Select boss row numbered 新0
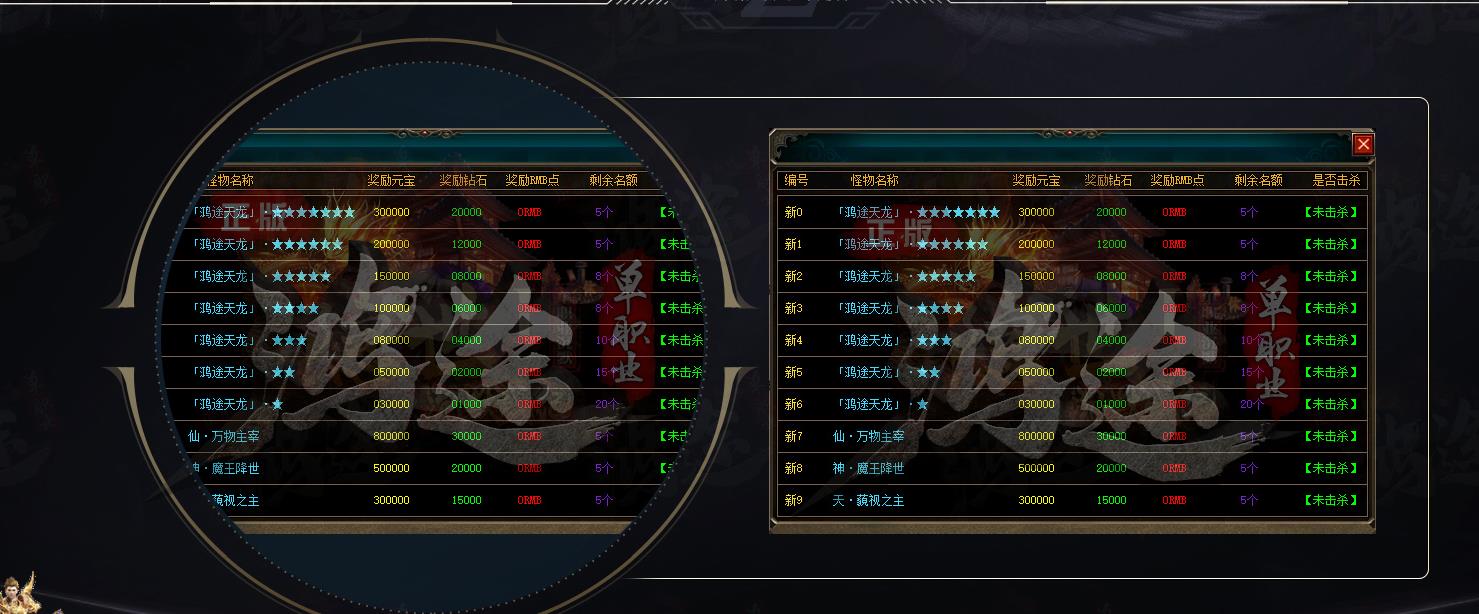 [1071, 212]
